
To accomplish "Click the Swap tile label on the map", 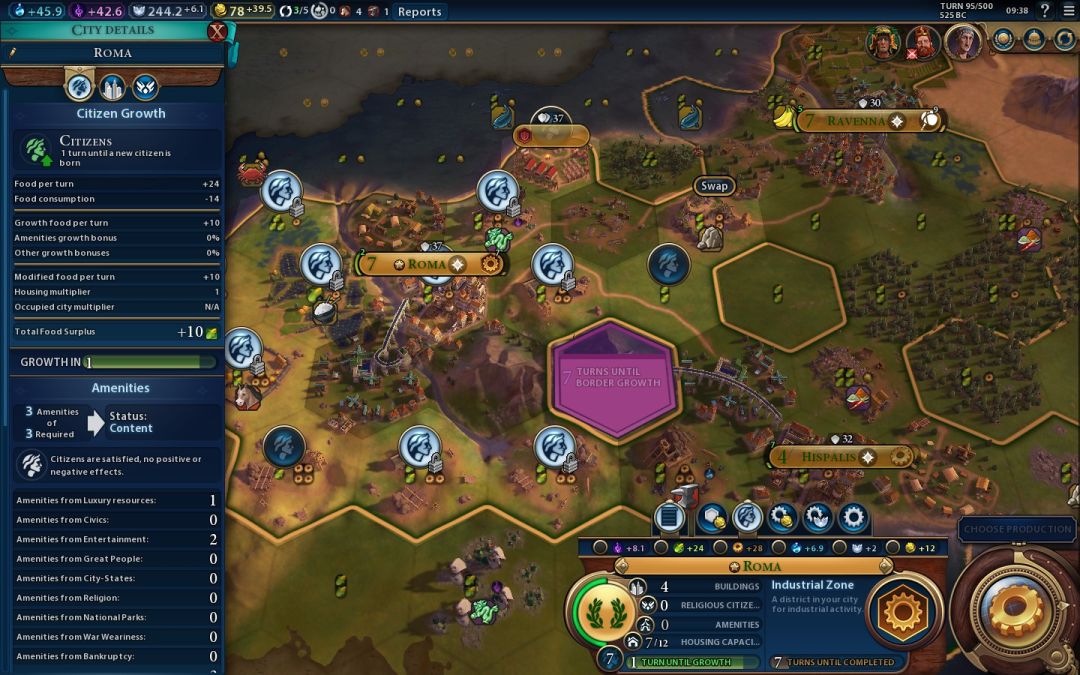I will click(714, 186).
